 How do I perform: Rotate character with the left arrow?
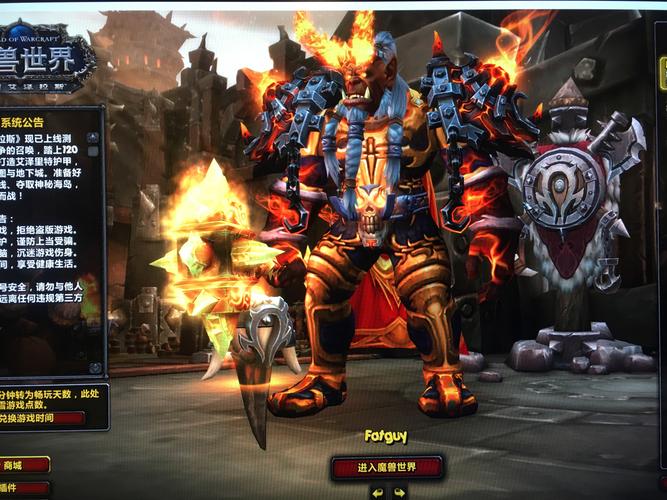pos(377,492)
